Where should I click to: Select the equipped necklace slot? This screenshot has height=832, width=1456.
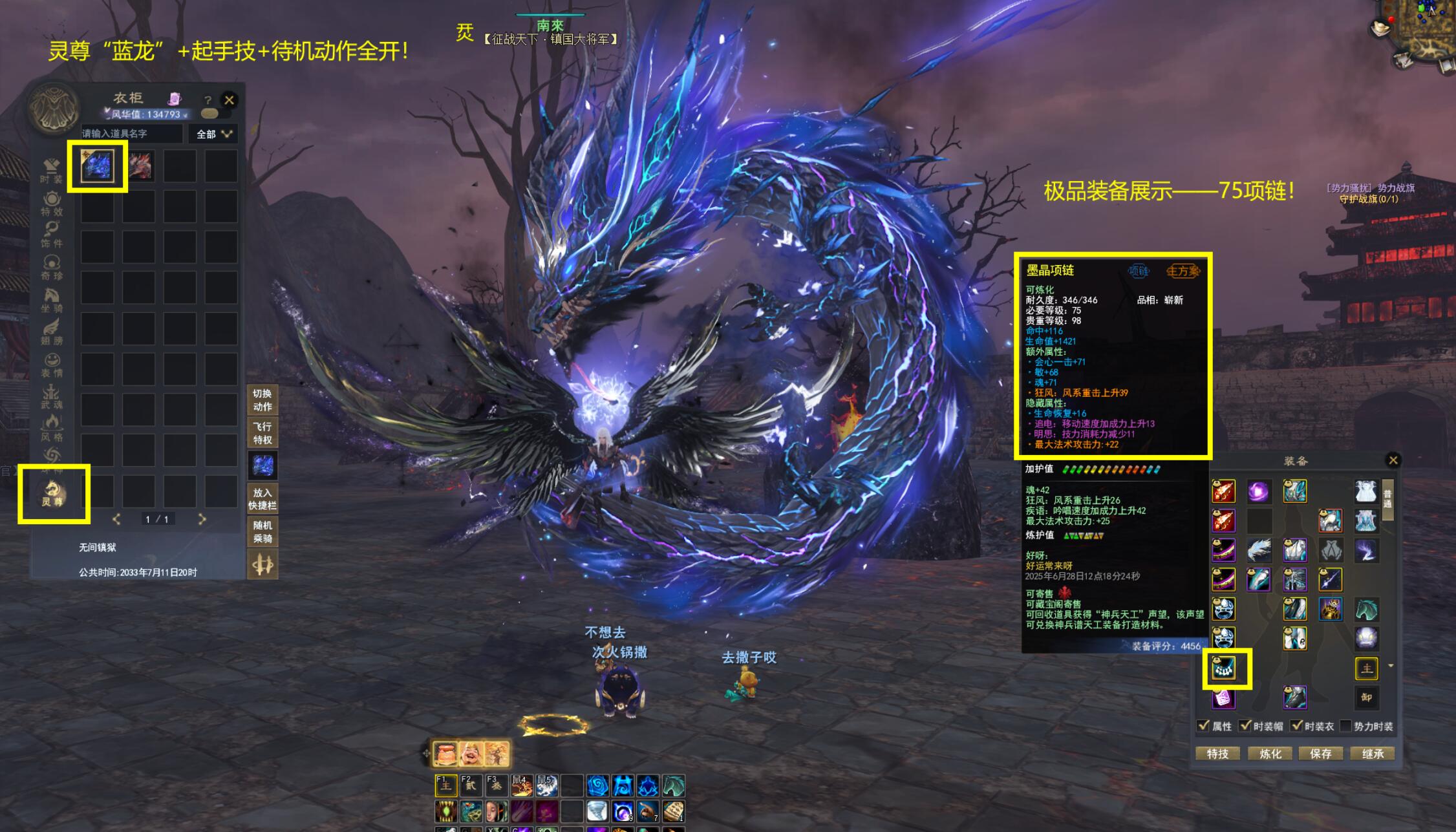coord(1223,668)
